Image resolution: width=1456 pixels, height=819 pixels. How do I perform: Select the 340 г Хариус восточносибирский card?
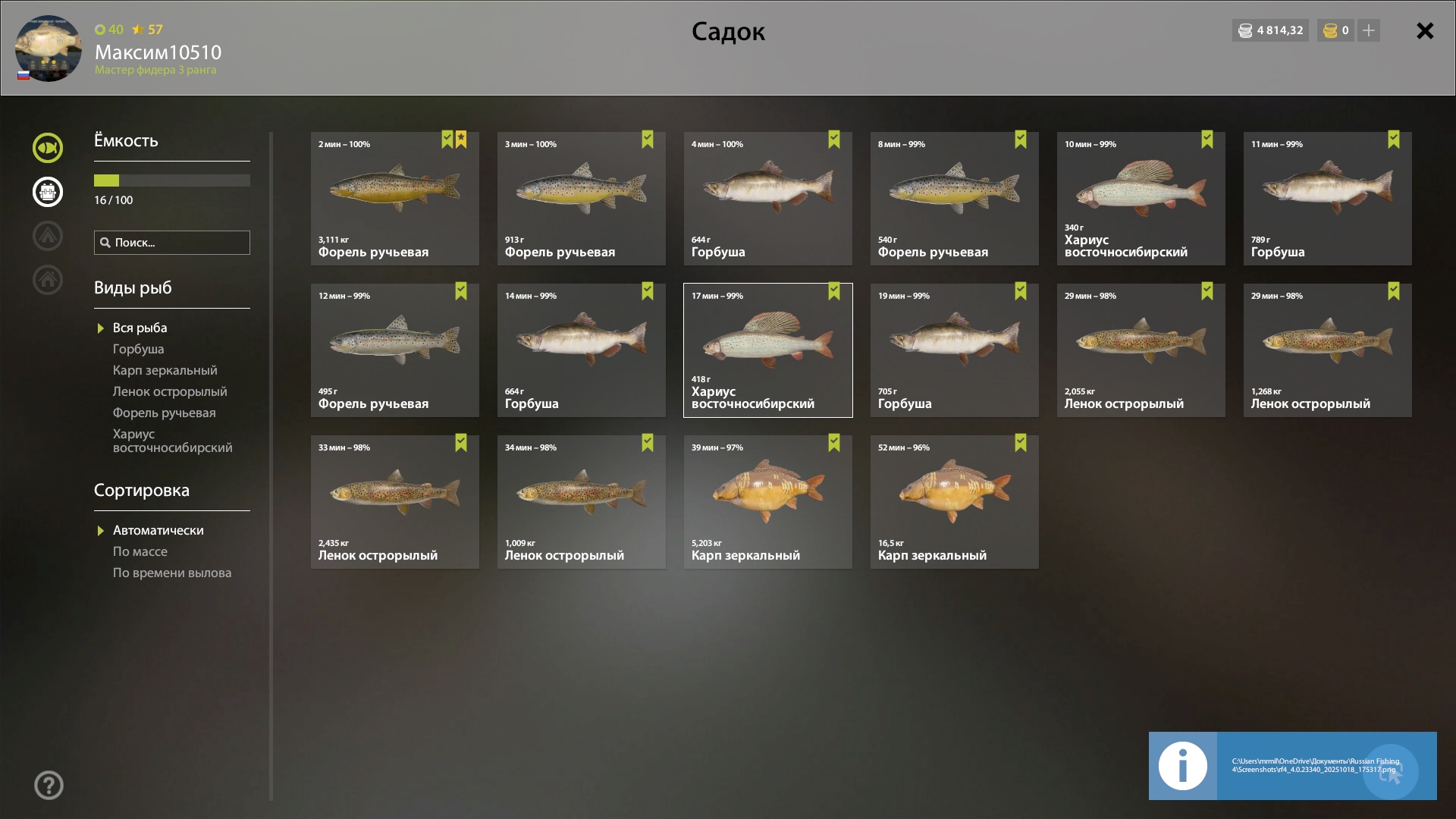point(1141,199)
